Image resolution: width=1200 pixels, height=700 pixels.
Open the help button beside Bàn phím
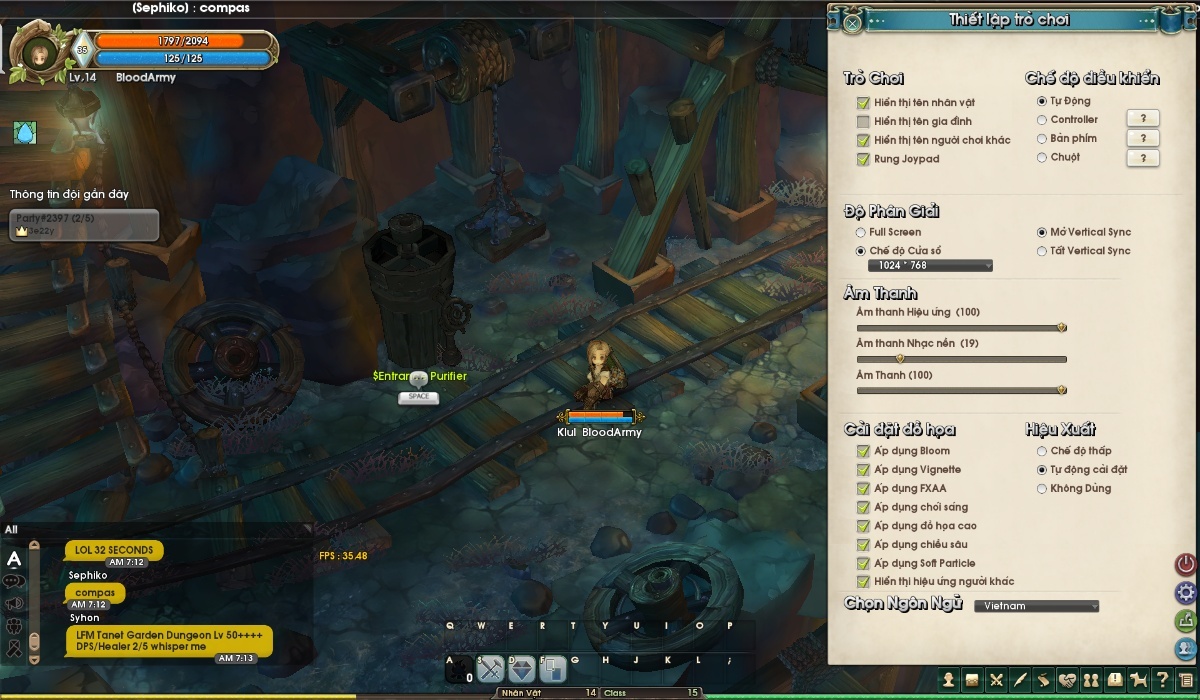1142,139
